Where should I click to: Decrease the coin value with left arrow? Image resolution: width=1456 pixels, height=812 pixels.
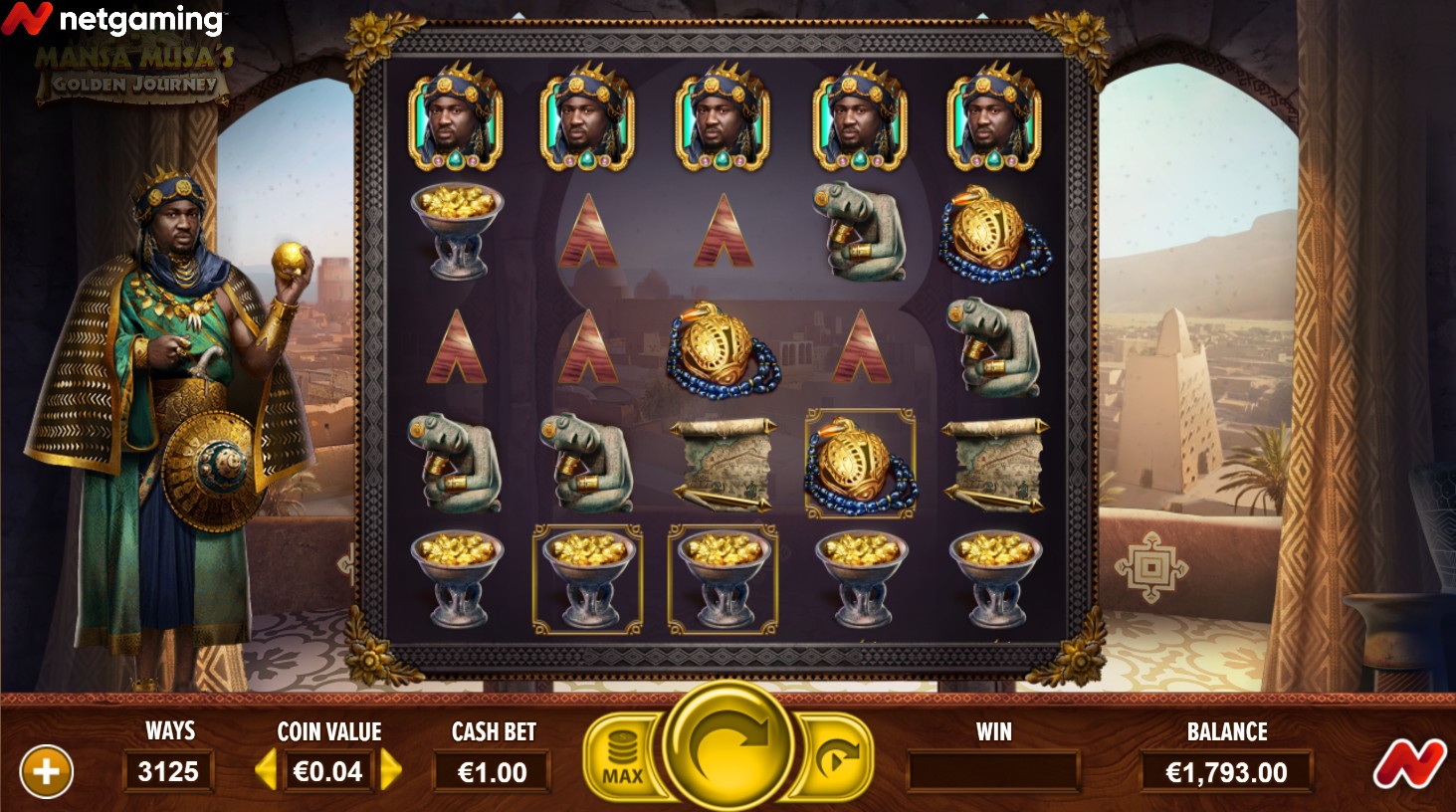click(266, 770)
